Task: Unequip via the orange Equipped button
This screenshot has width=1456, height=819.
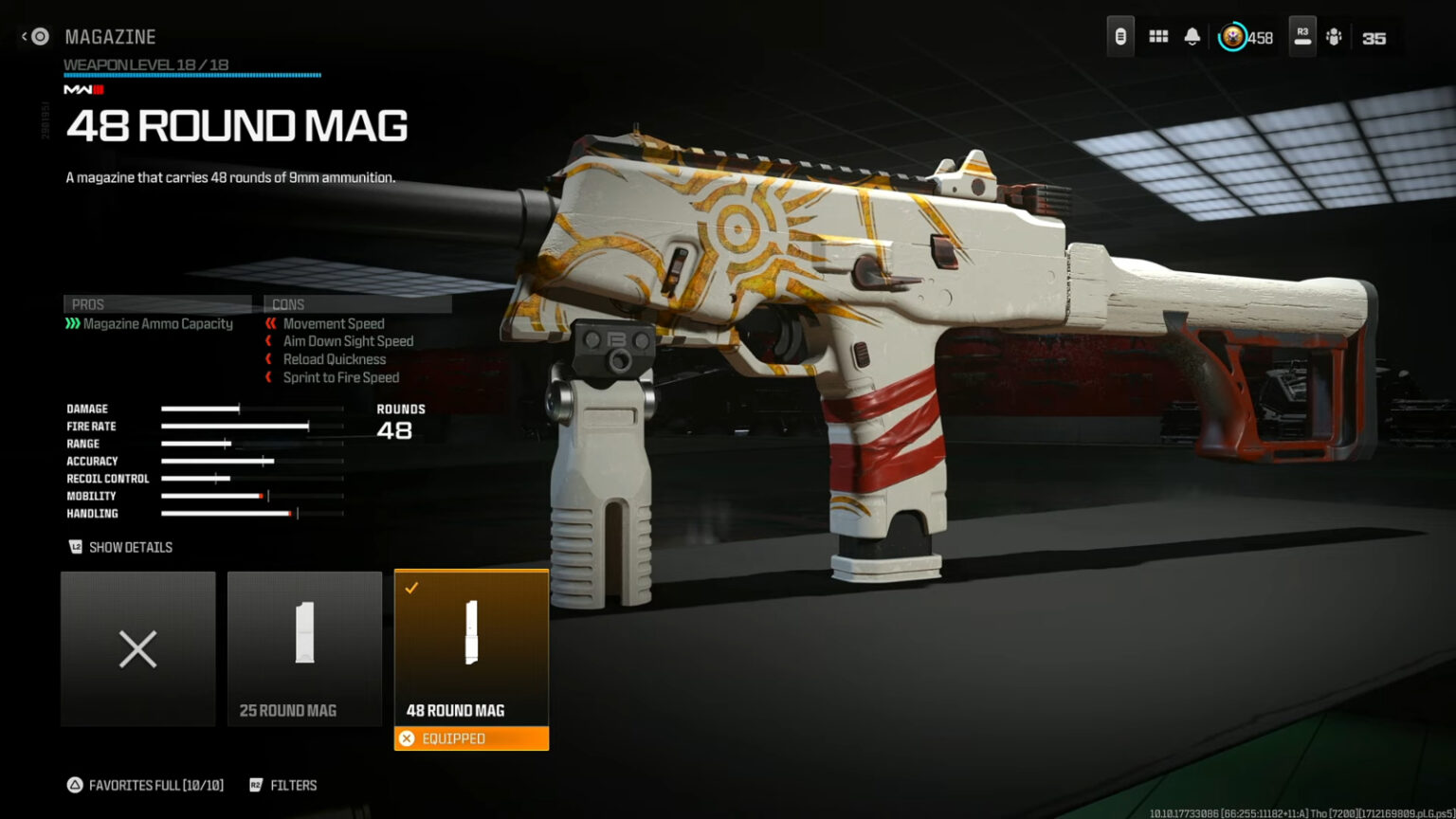Action: (x=471, y=738)
